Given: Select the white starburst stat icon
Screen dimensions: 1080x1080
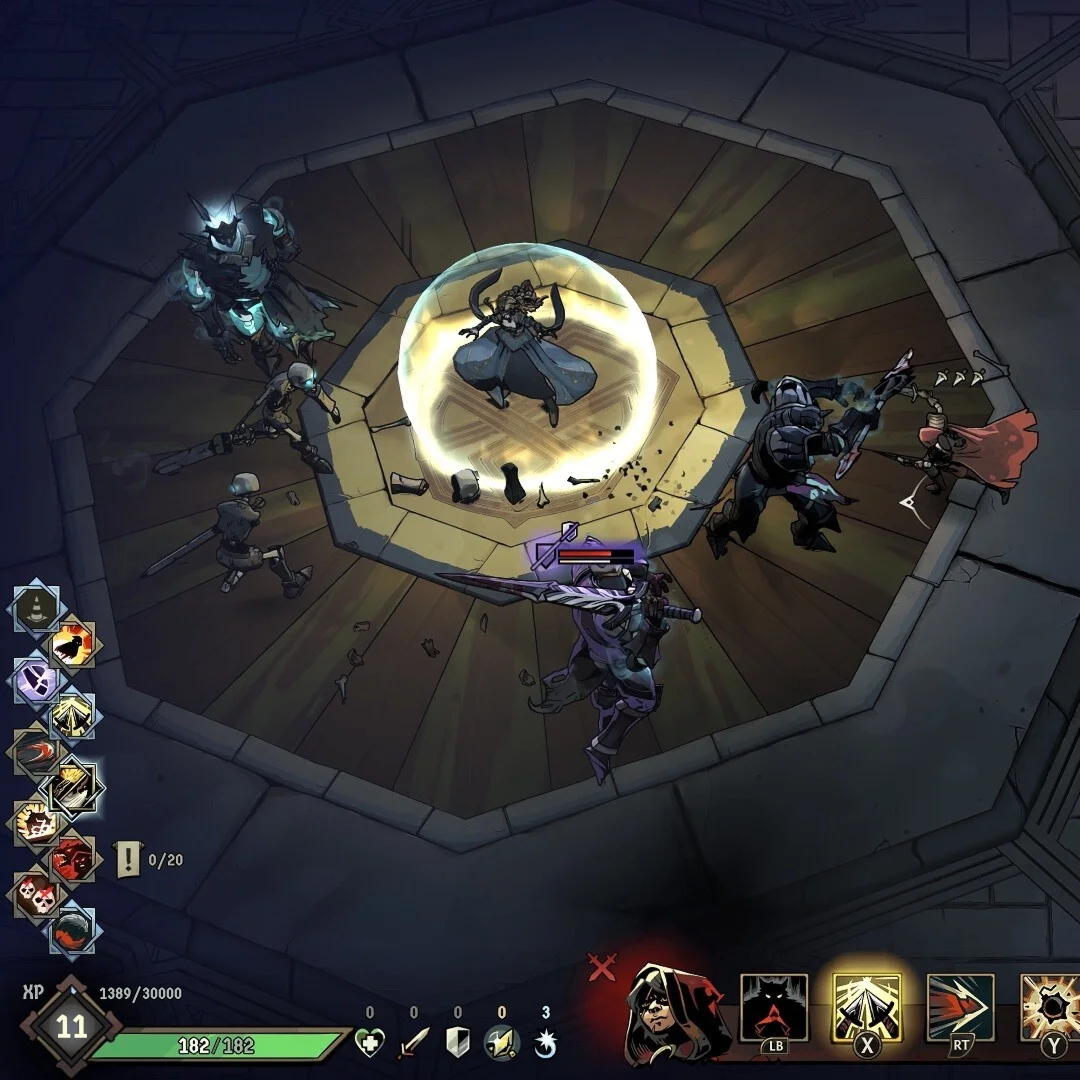Looking at the screenshot, I should tap(545, 1043).
